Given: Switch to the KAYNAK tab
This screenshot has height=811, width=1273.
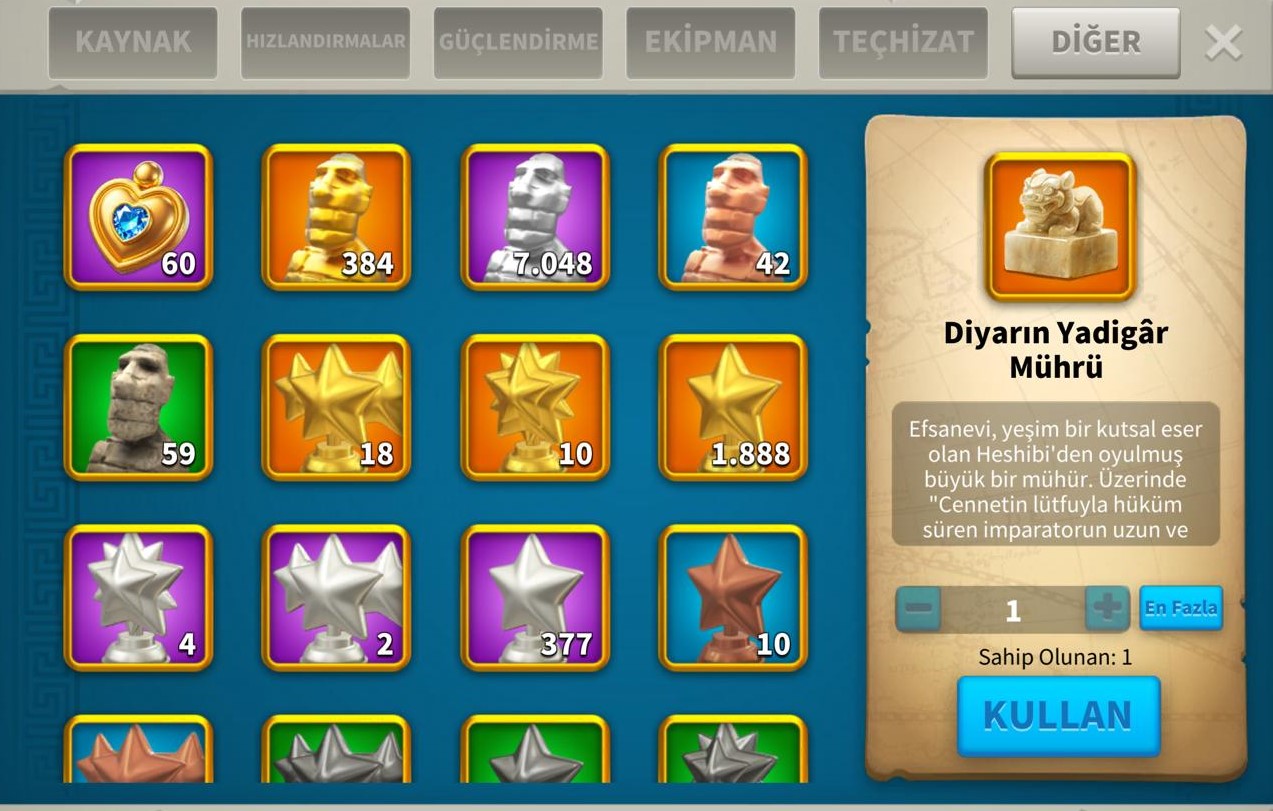Looking at the screenshot, I should tap(133, 42).
